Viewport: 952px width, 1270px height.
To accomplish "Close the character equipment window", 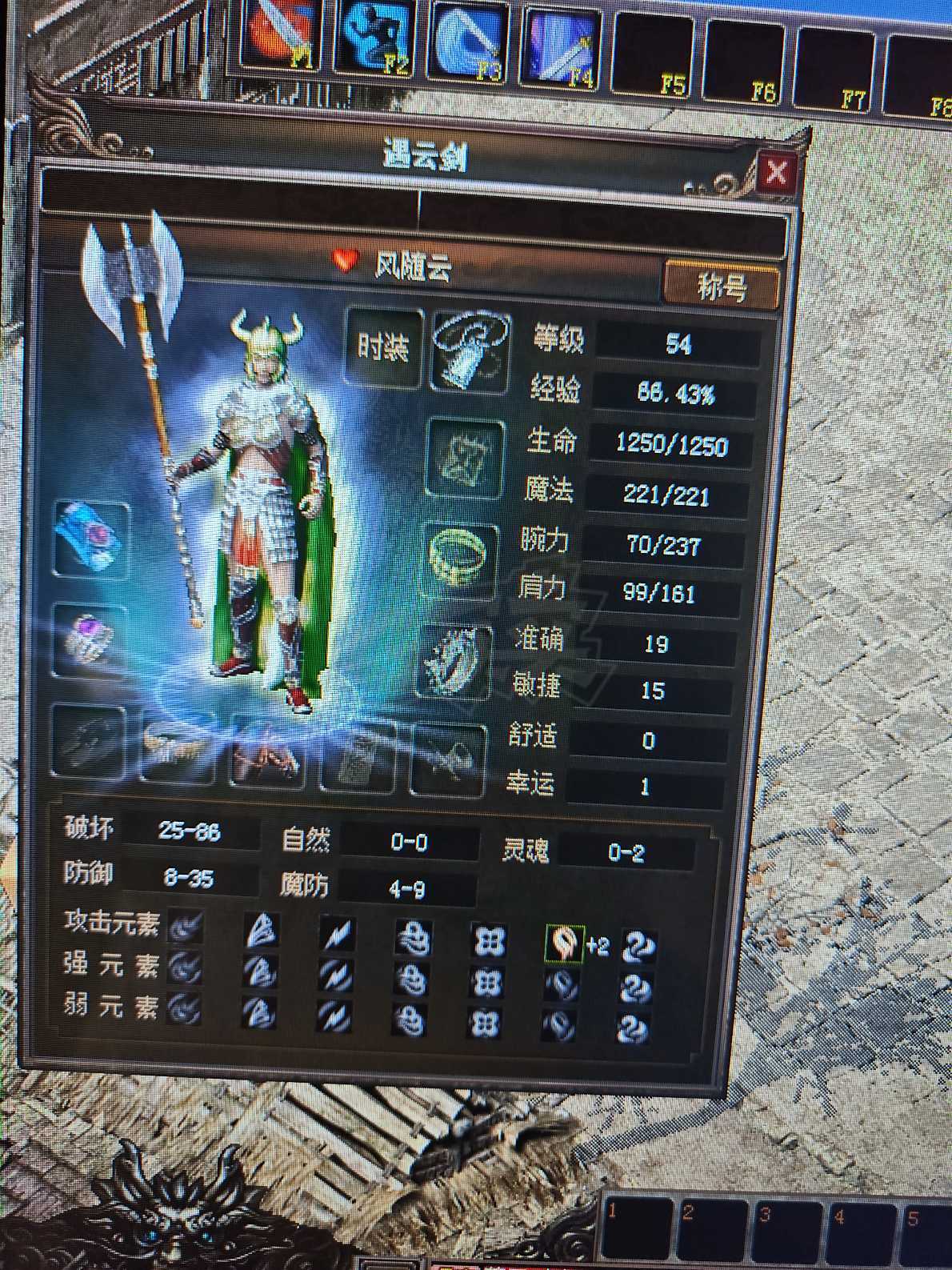I will coord(775,172).
